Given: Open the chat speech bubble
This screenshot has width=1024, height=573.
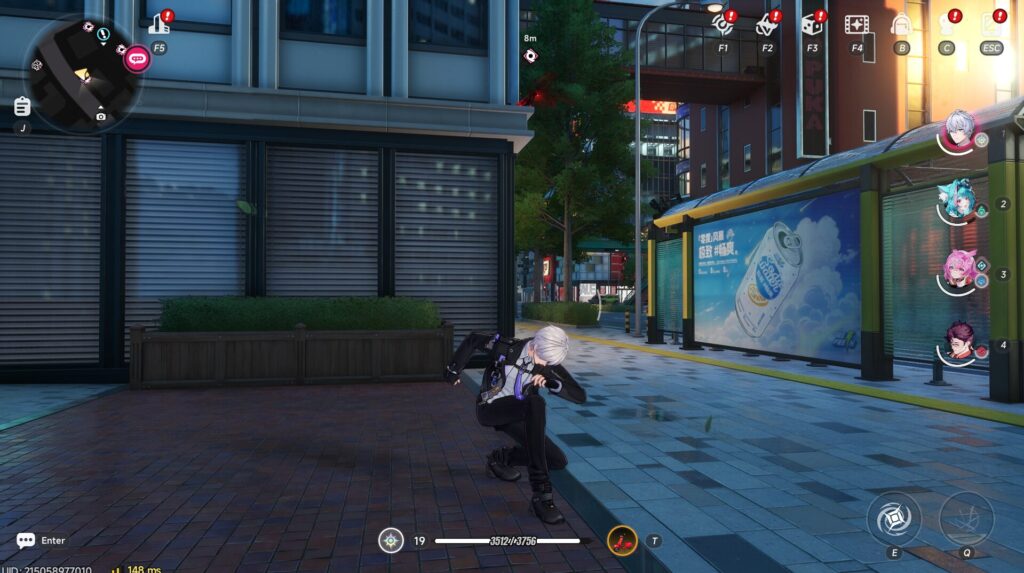Looking at the screenshot, I should tap(26, 540).
